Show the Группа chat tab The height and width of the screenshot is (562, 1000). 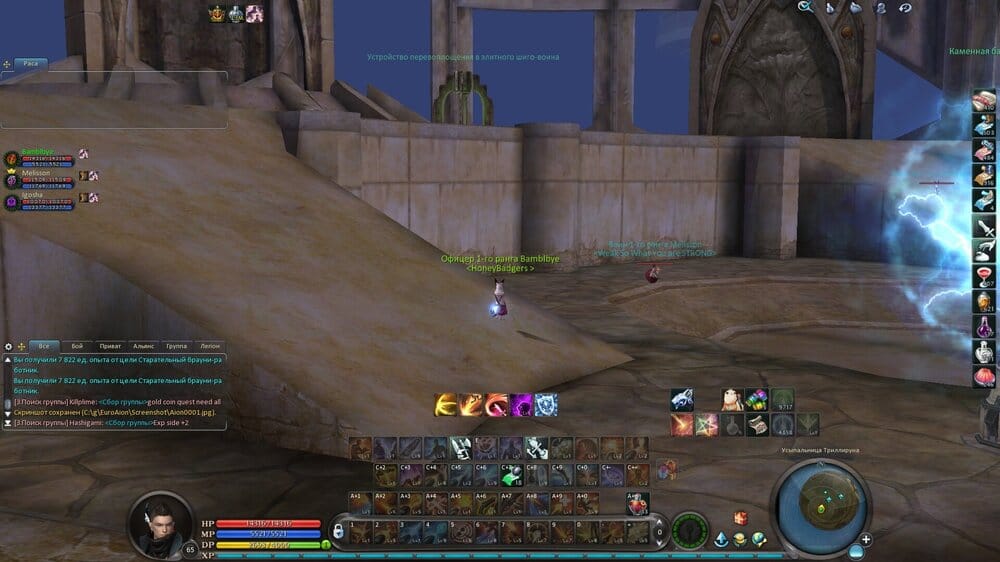176,345
